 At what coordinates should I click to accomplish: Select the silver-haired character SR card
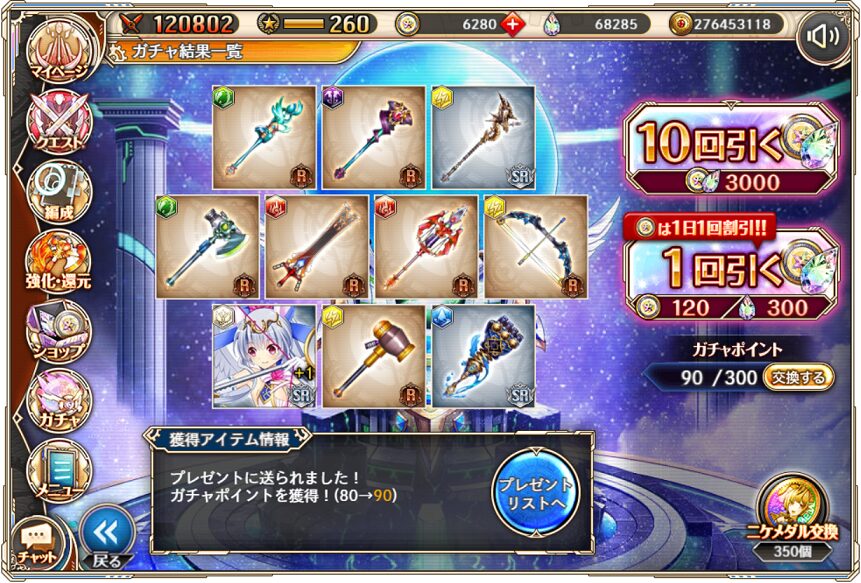point(263,357)
